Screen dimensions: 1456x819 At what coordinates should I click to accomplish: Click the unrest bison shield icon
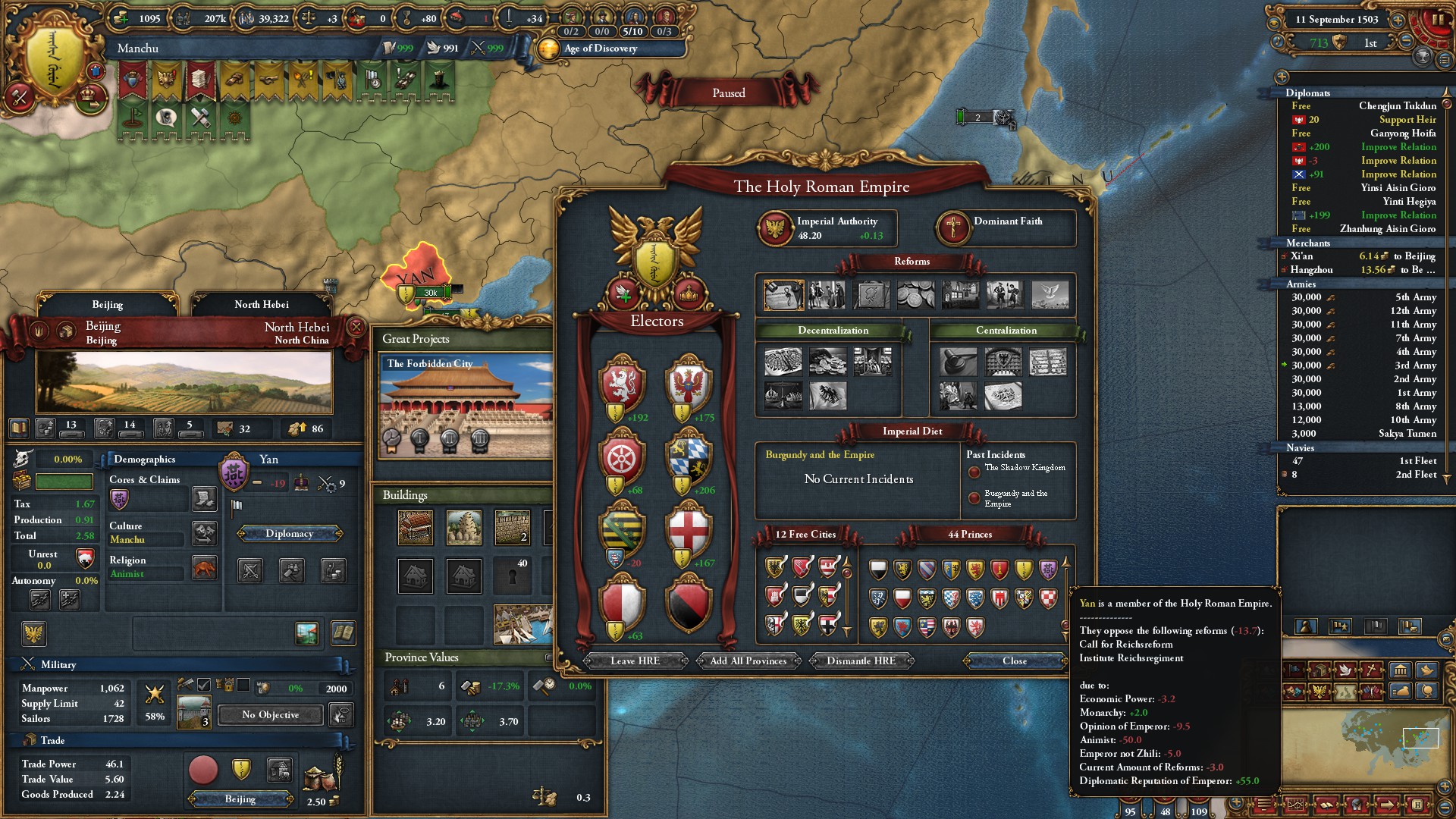pos(85,559)
